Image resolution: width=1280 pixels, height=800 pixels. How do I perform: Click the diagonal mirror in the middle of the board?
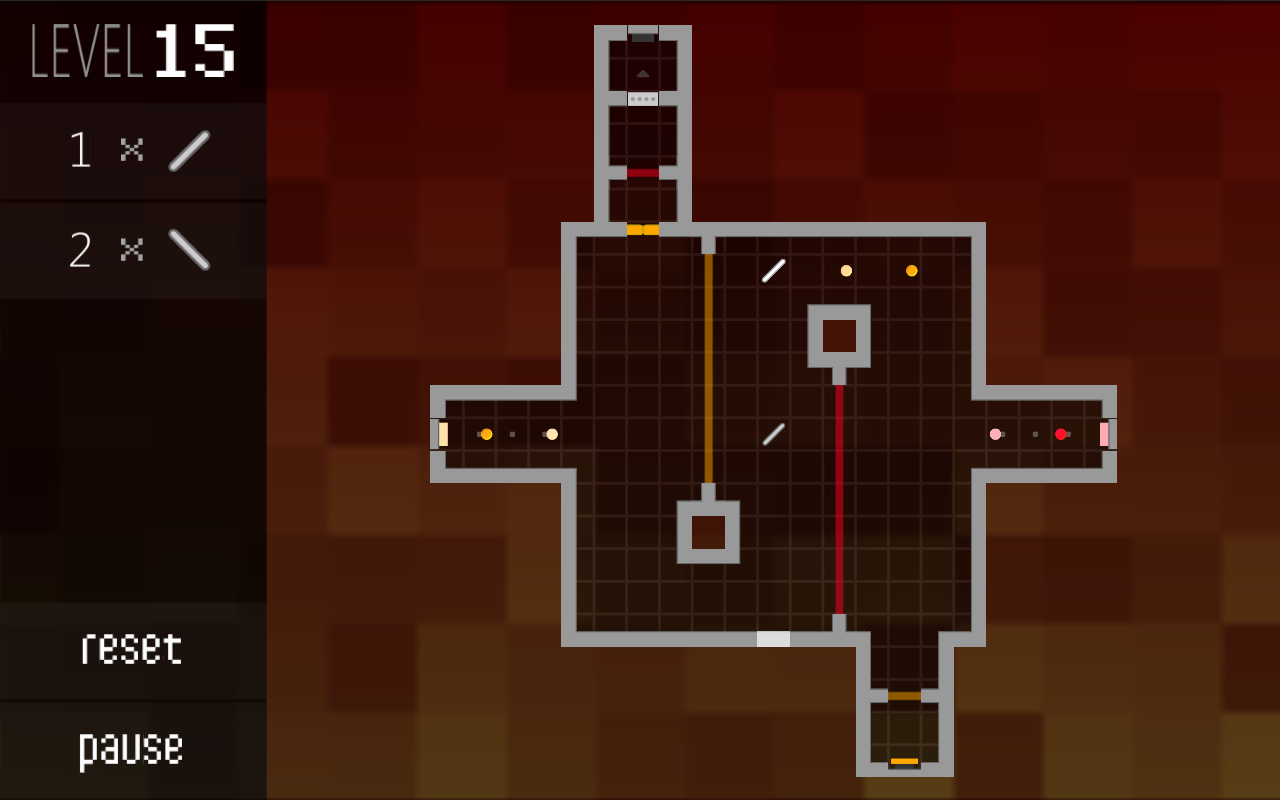[772, 432]
